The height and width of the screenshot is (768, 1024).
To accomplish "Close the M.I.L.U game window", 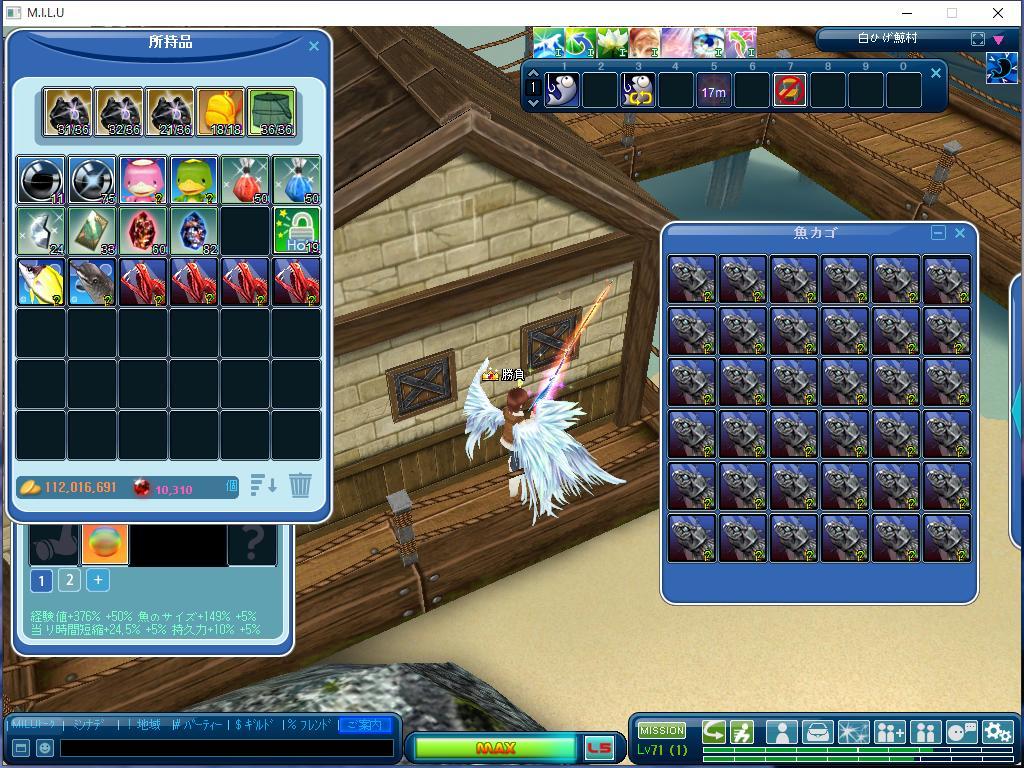I will 998,13.
